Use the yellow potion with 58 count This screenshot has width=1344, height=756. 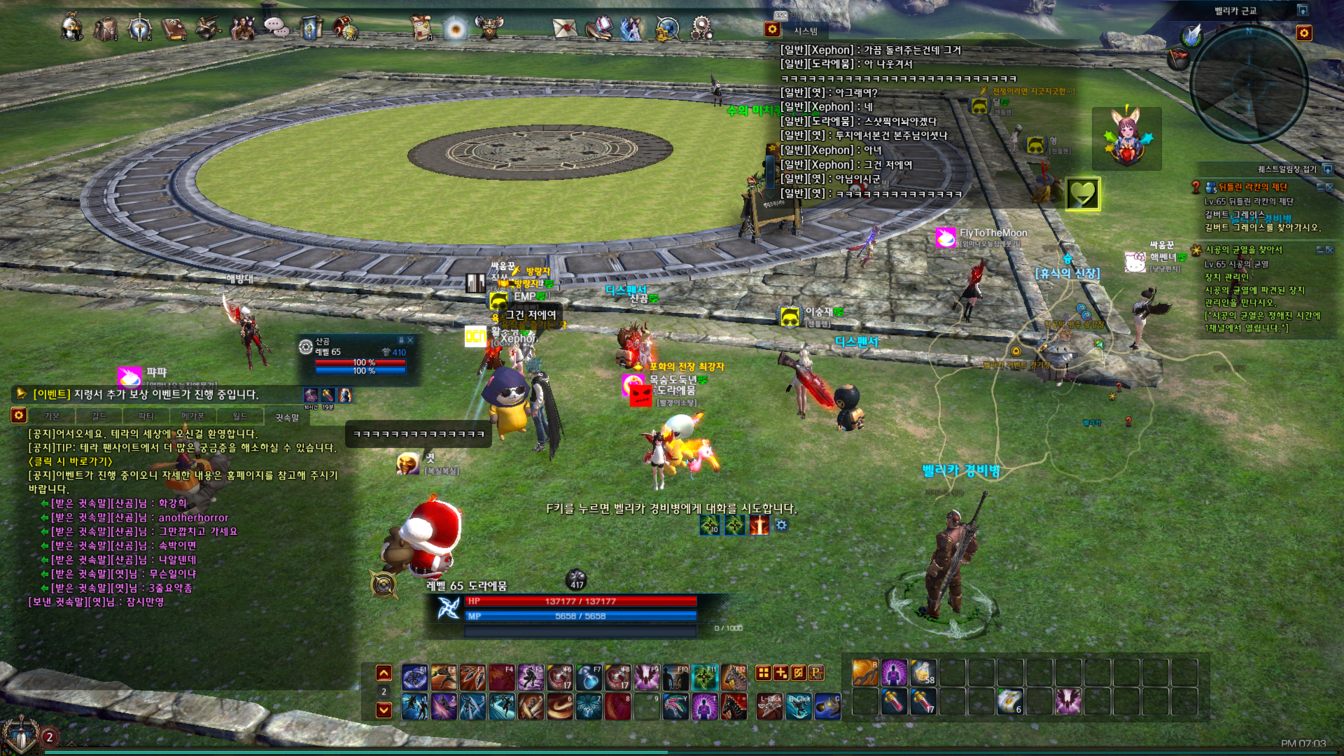923,672
